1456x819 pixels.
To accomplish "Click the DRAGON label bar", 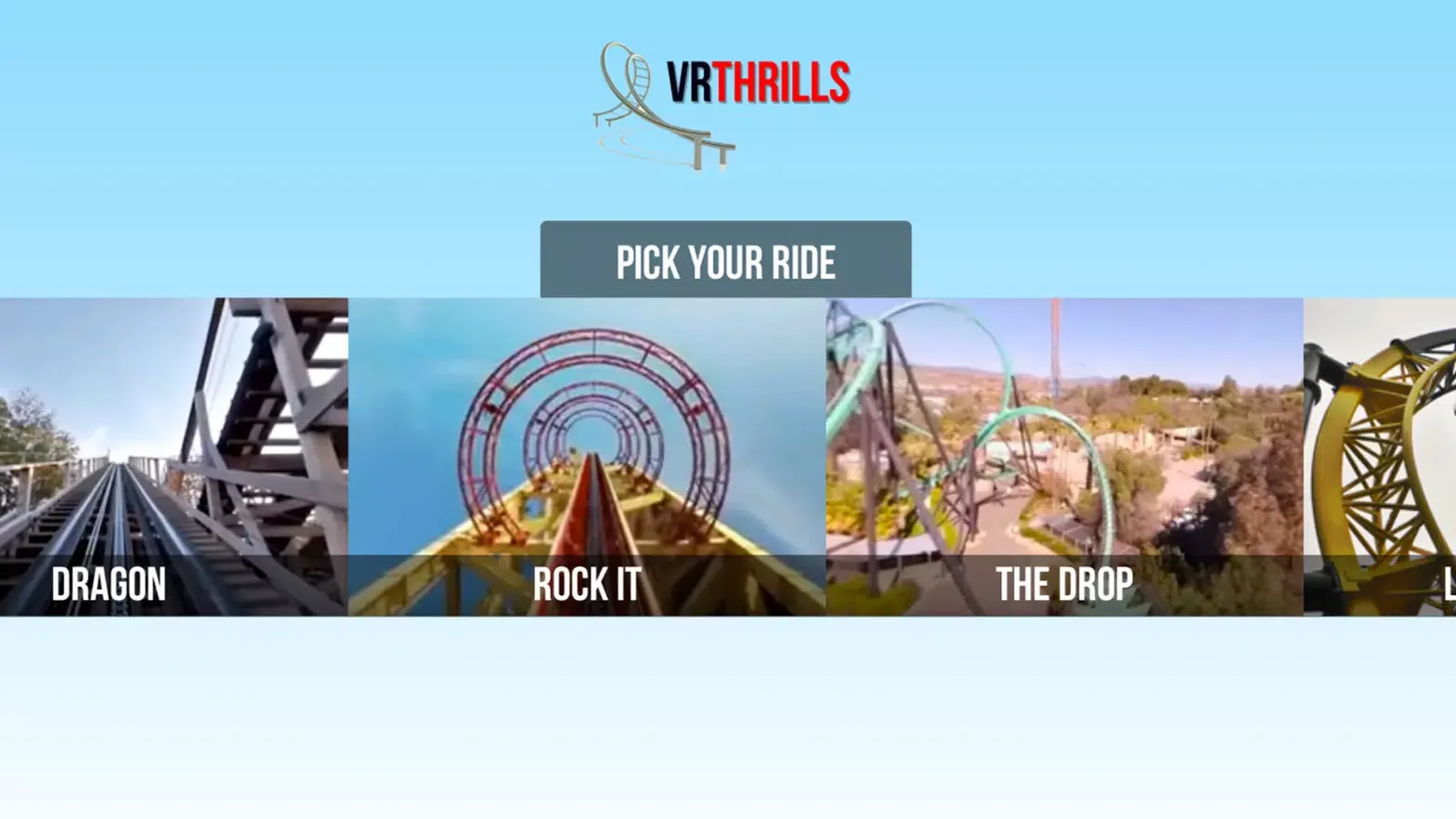I will (x=108, y=585).
